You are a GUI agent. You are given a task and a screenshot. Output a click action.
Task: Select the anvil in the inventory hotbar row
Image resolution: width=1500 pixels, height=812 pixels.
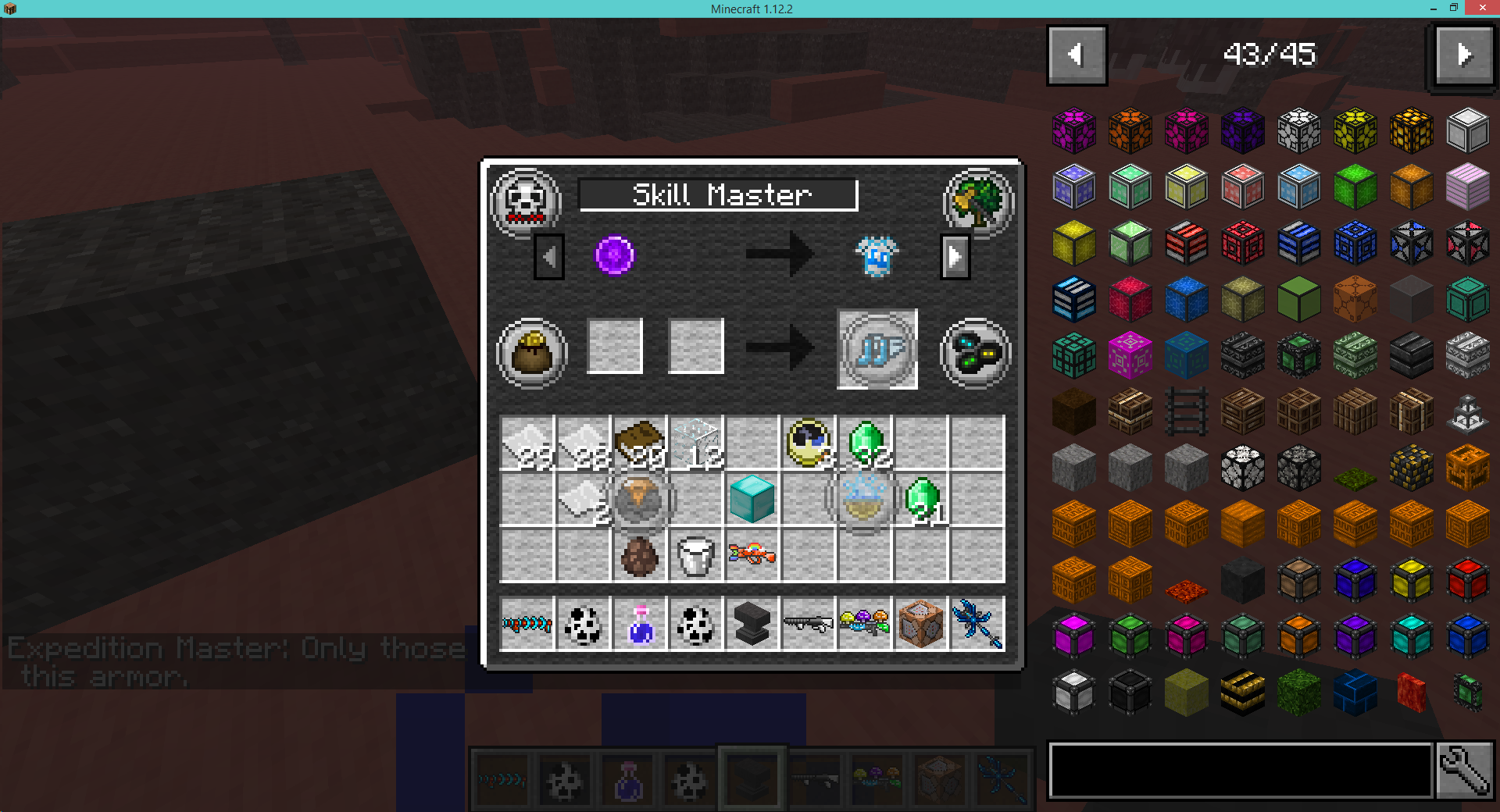point(752,622)
